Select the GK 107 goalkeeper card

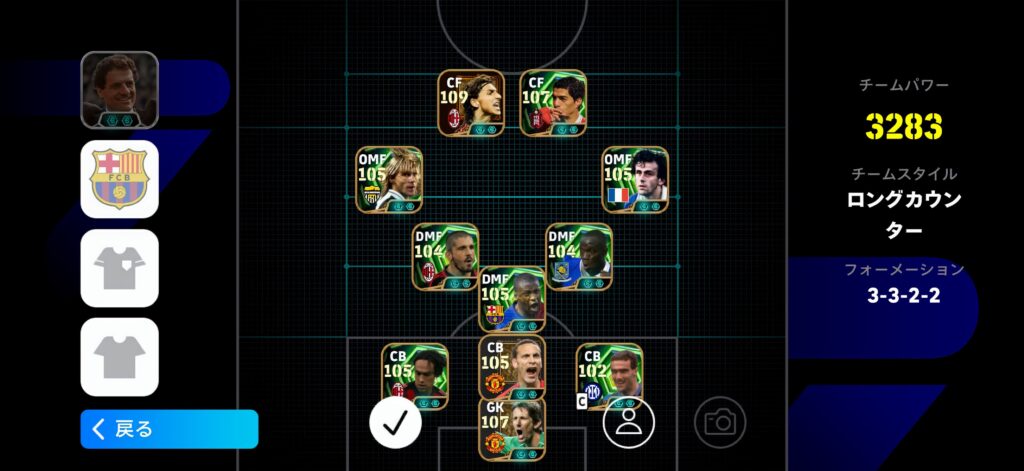[x=512, y=430]
